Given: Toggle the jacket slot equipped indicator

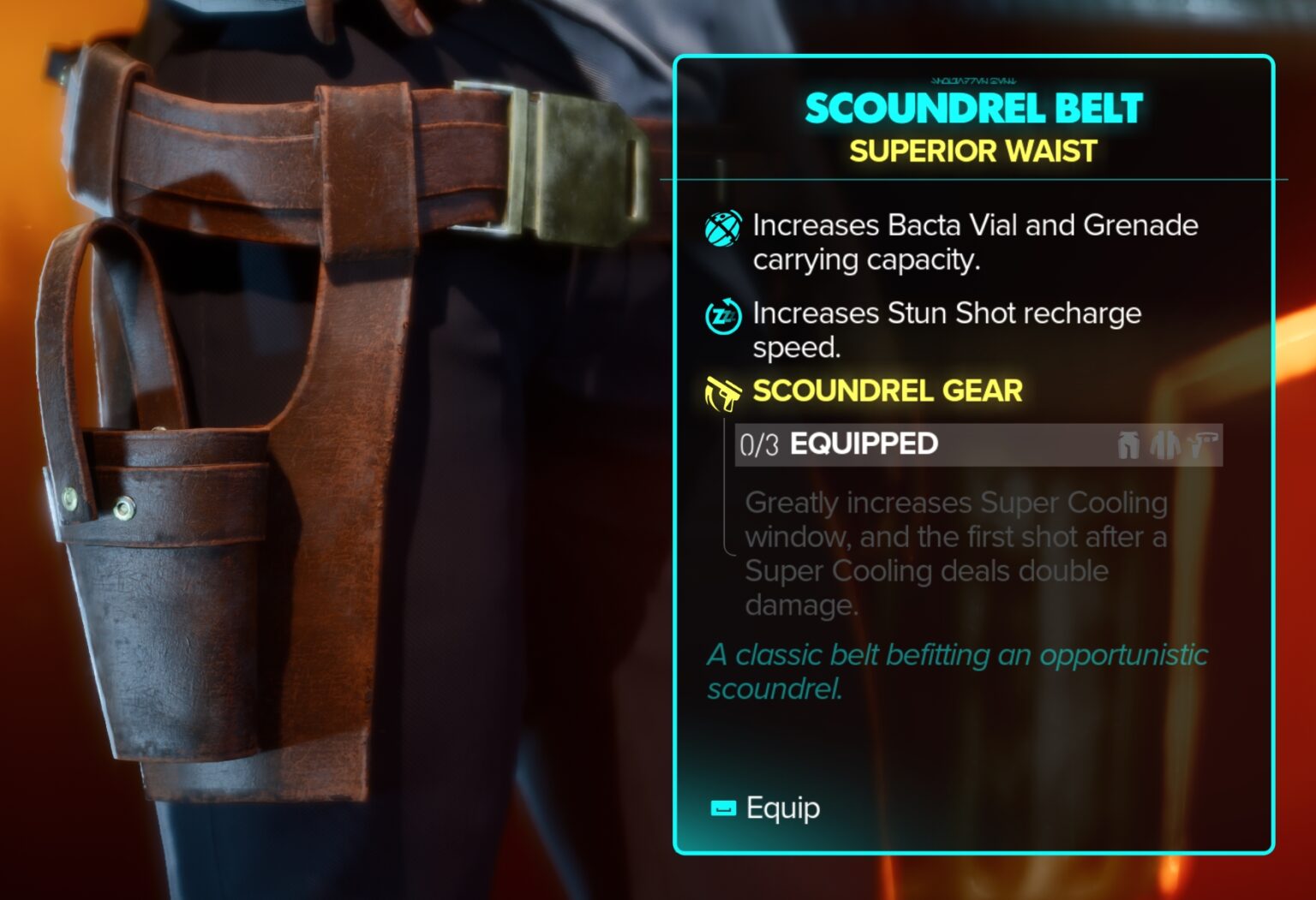Looking at the screenshot, I should [x=1163, y=444].
